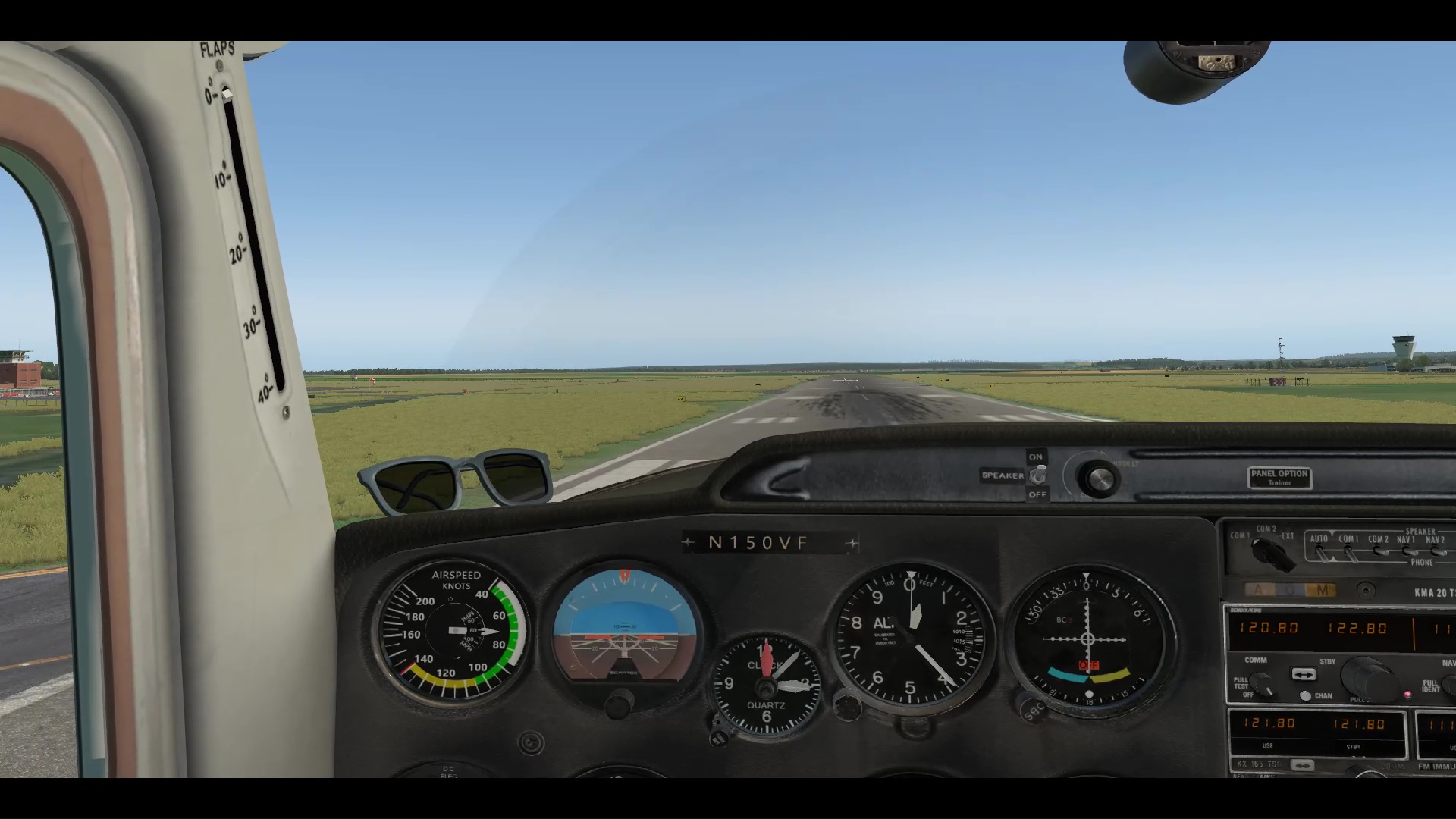Image resolution: width=1456 pixels, height=819 pixels.
Task: Click the CHAN button on the radio
Action: point(1305,695)
